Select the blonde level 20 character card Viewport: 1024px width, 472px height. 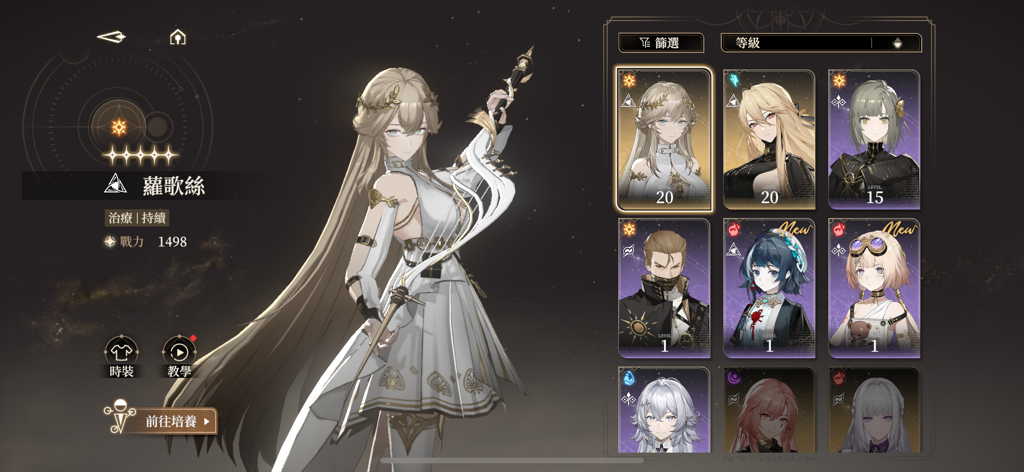coord(769,138)
